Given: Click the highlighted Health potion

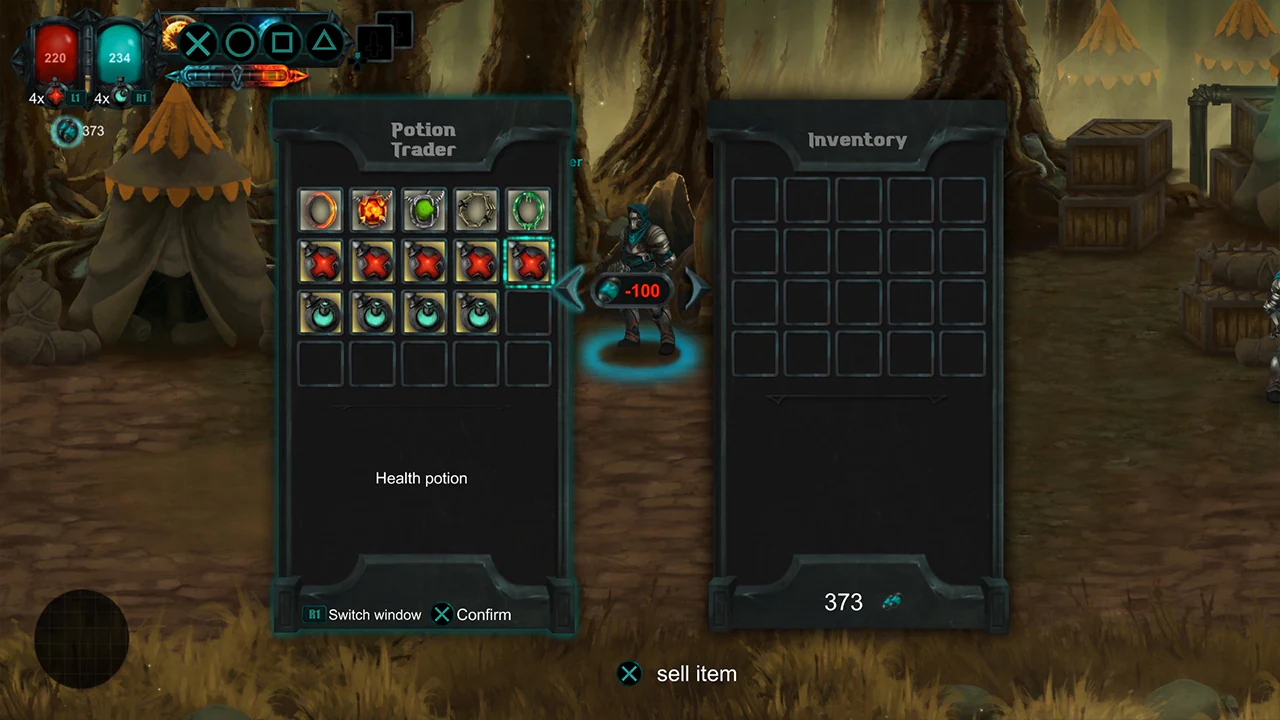Looking at the screenshot, I should tap(528, 262).
